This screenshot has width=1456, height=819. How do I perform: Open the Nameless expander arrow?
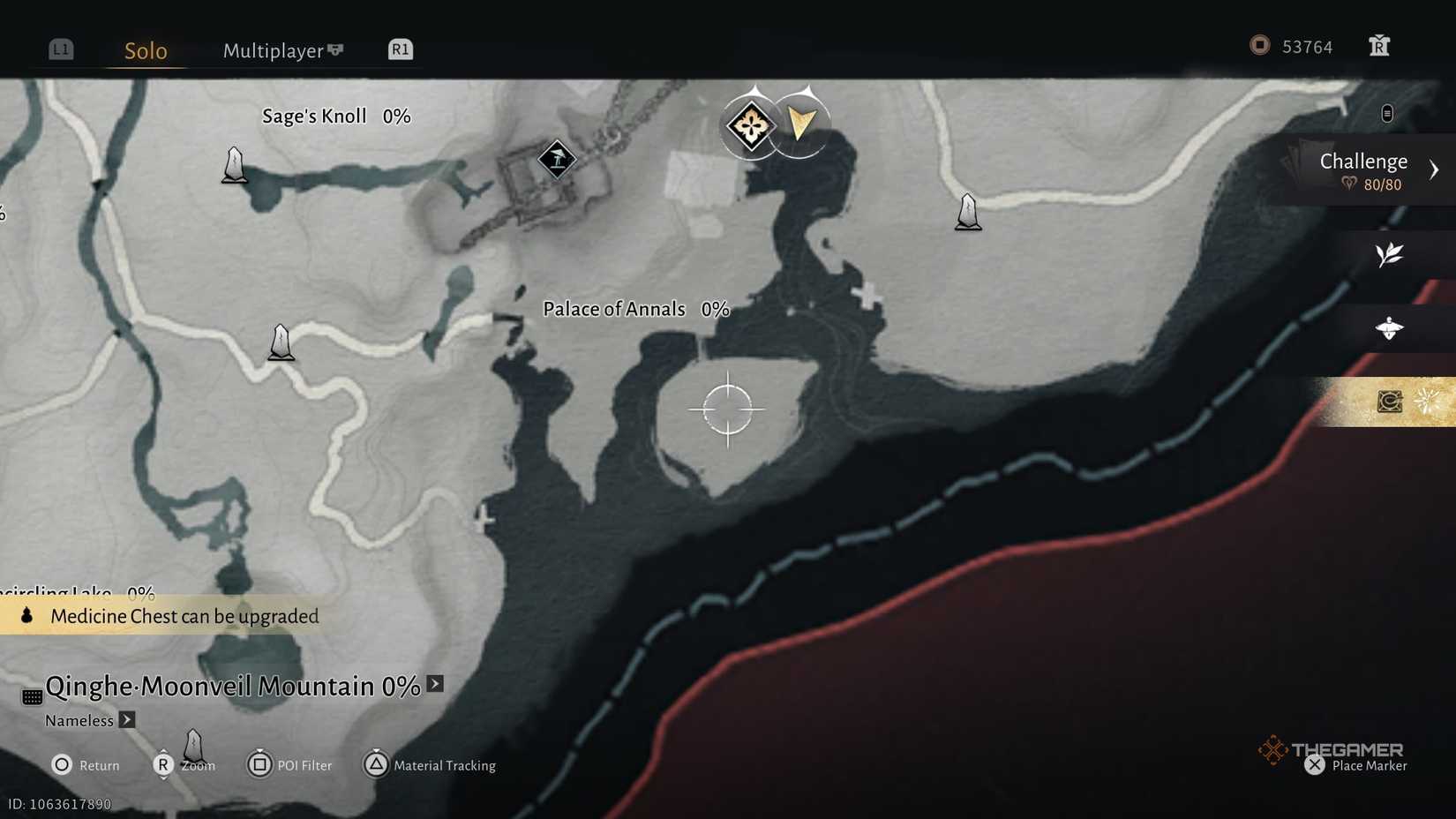(x=126, y=720)
